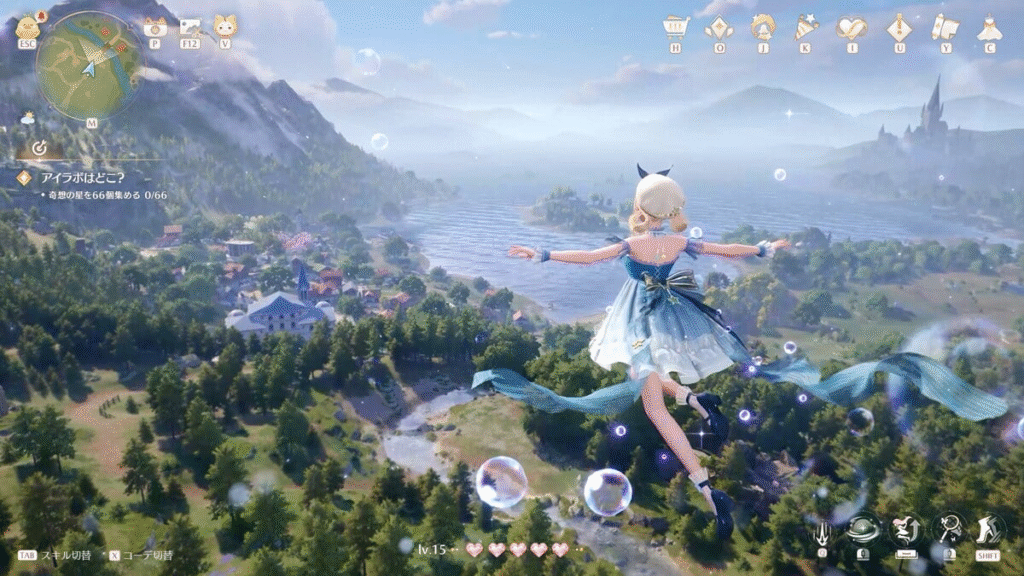This screenshot has height=576, width=1024.
Task: Open the photo album picture icon
Action: (x=190, y=27)
